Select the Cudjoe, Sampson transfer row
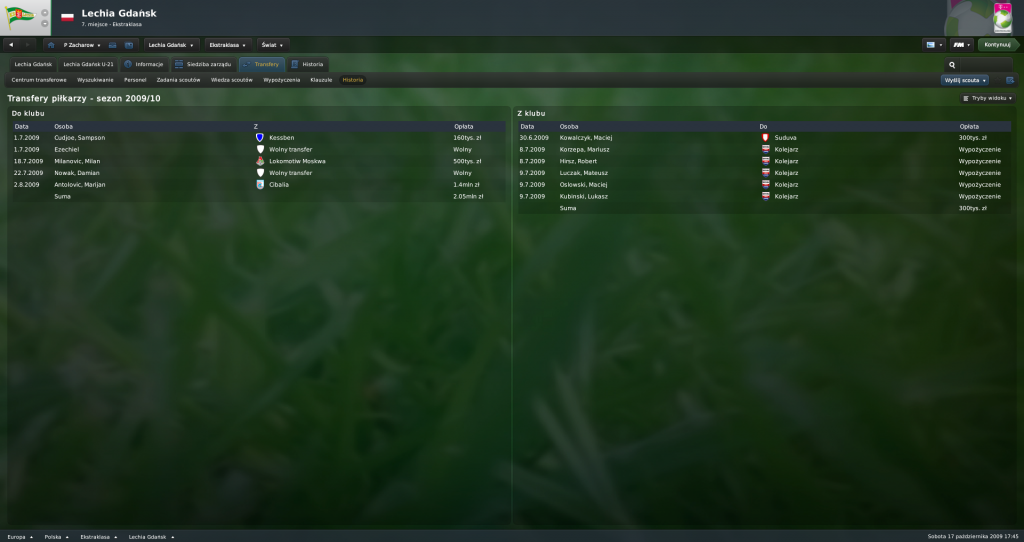This screenshot has width=1024, height=542. 80,137
